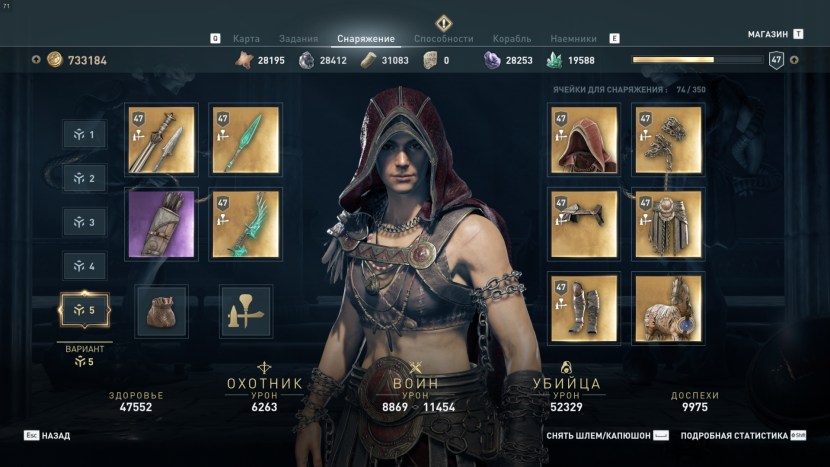The height and width of the screenshot is (467, 830).
Task: Choose loadout variant 3
Action: 84,222
